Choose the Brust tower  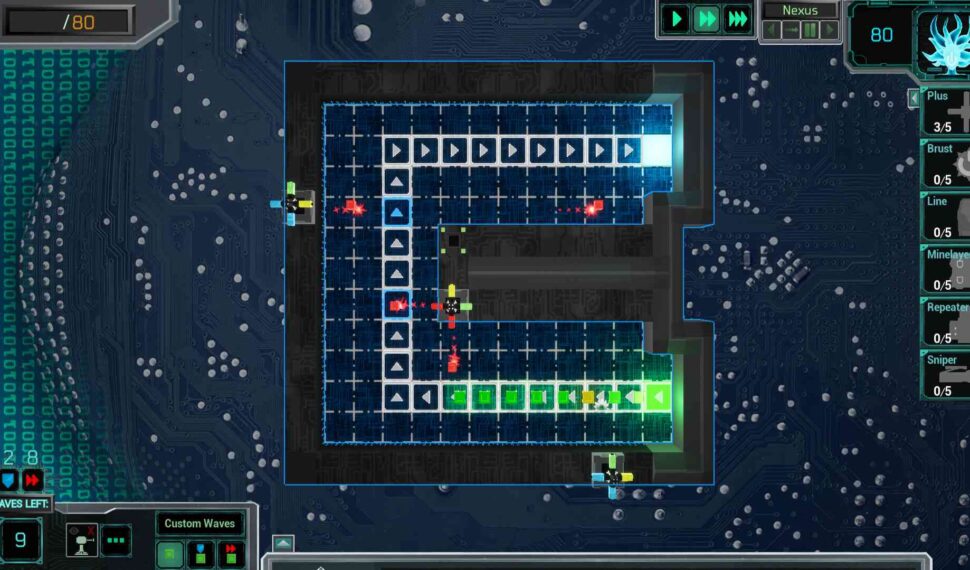(x=946, y=163)
